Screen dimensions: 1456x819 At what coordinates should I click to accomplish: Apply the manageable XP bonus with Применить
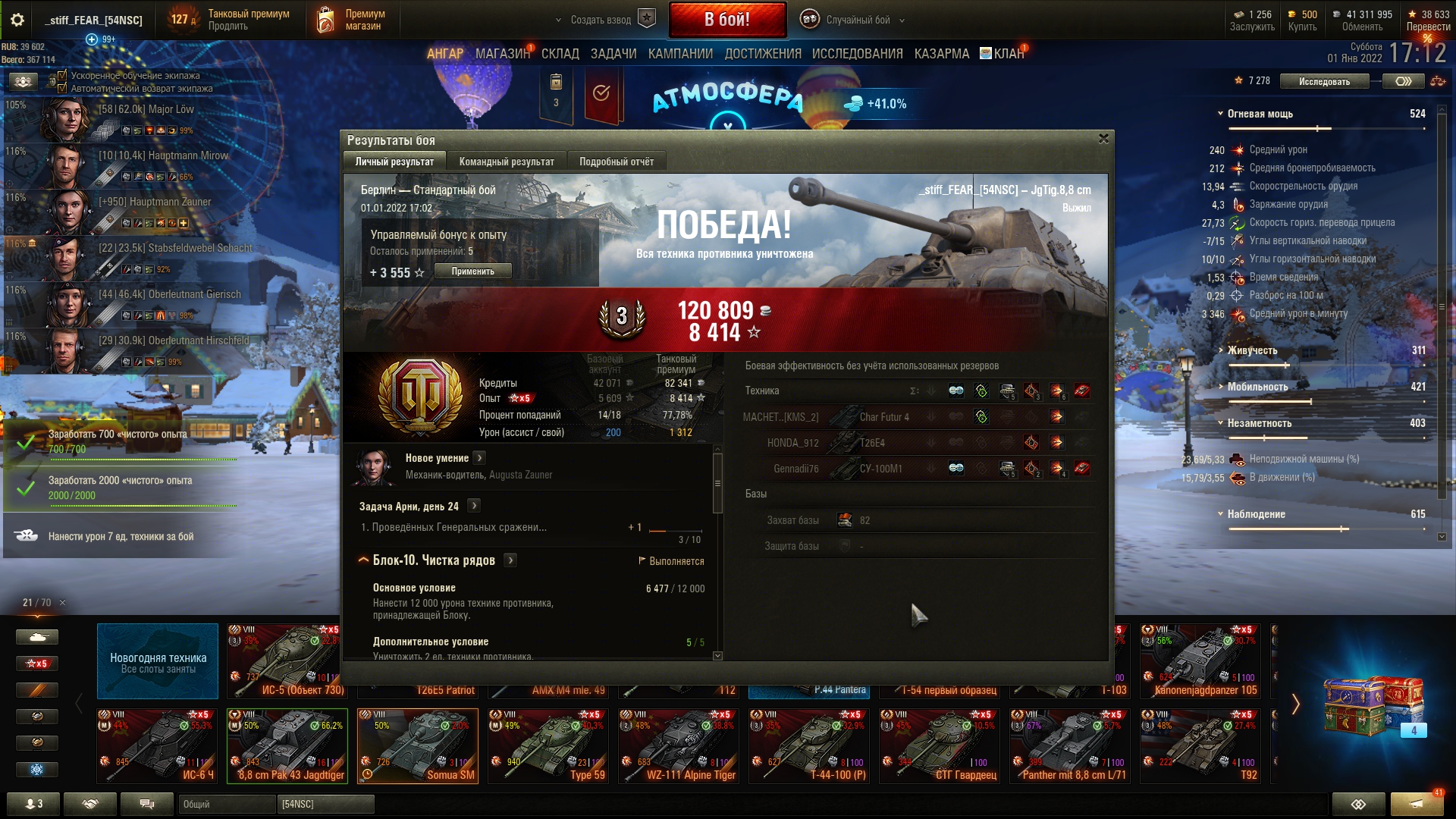(x=472, y=271)
